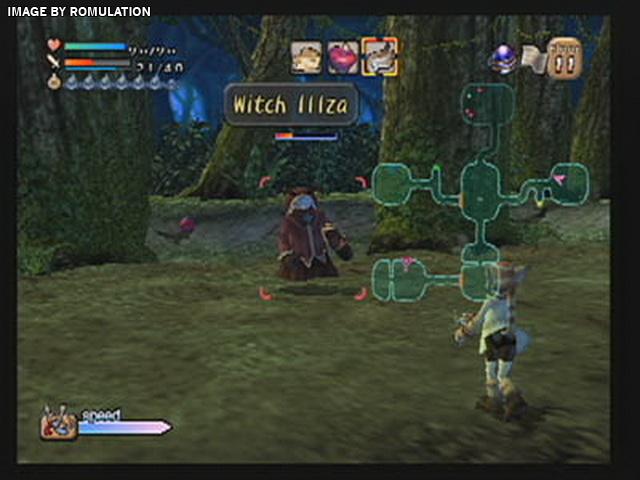Screen dimensions: 640x480
Task: Select the Speed status icon
Action: coord(59,424)
